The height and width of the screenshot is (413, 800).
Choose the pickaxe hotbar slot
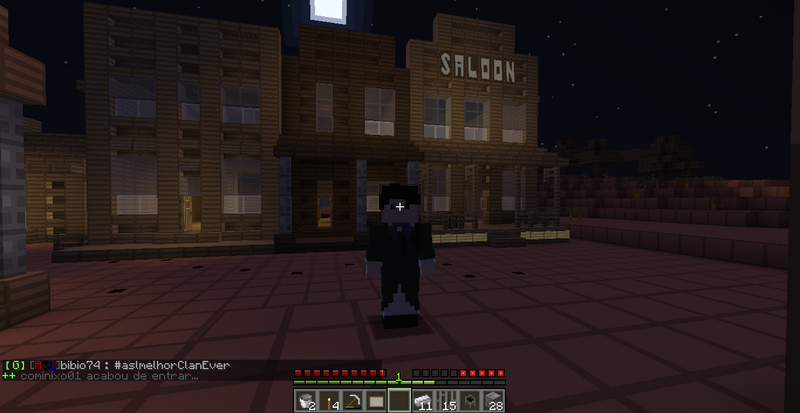pyautogui.click(x=353, y=401)
